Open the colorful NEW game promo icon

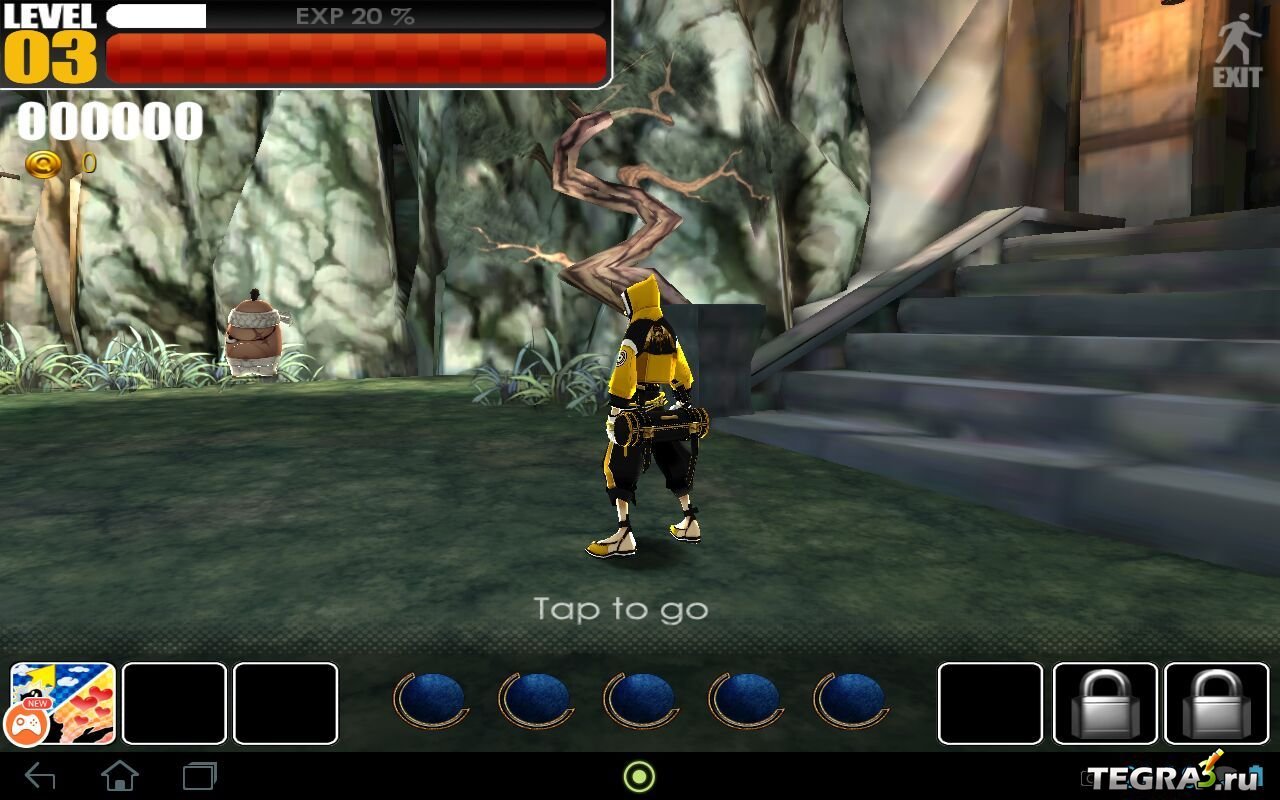tap(63, 703)
